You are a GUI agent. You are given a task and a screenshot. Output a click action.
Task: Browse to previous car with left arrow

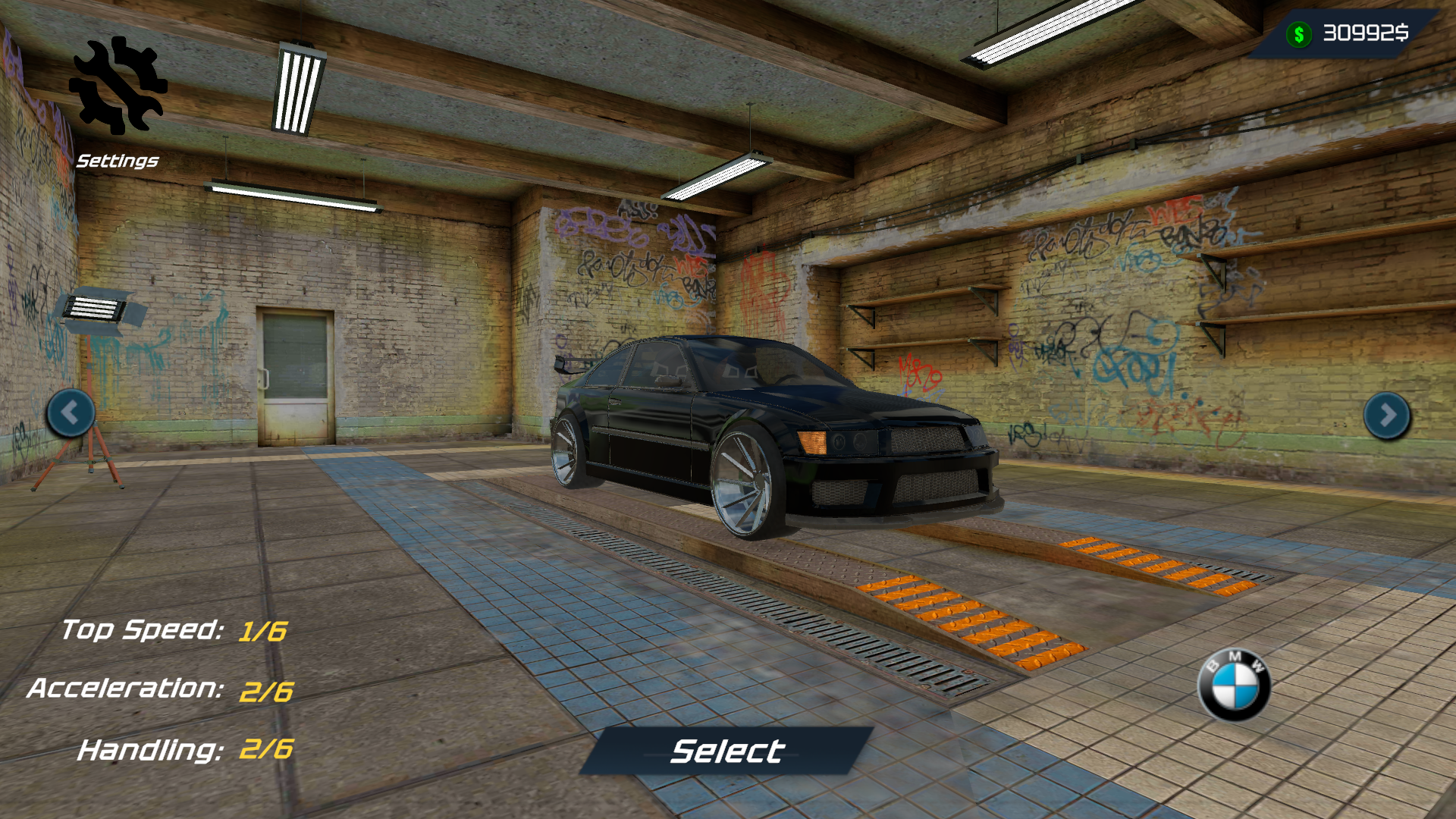[x=71, y=412]
